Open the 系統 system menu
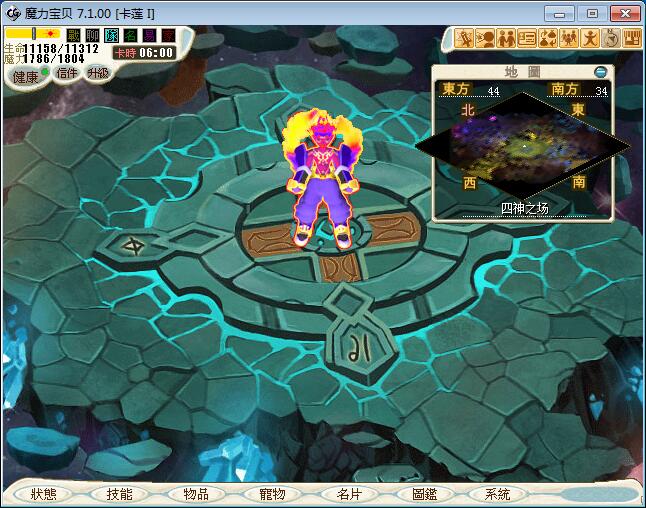Image resolution: width=646 pixels, height=508 pixels. click(497, 494)
